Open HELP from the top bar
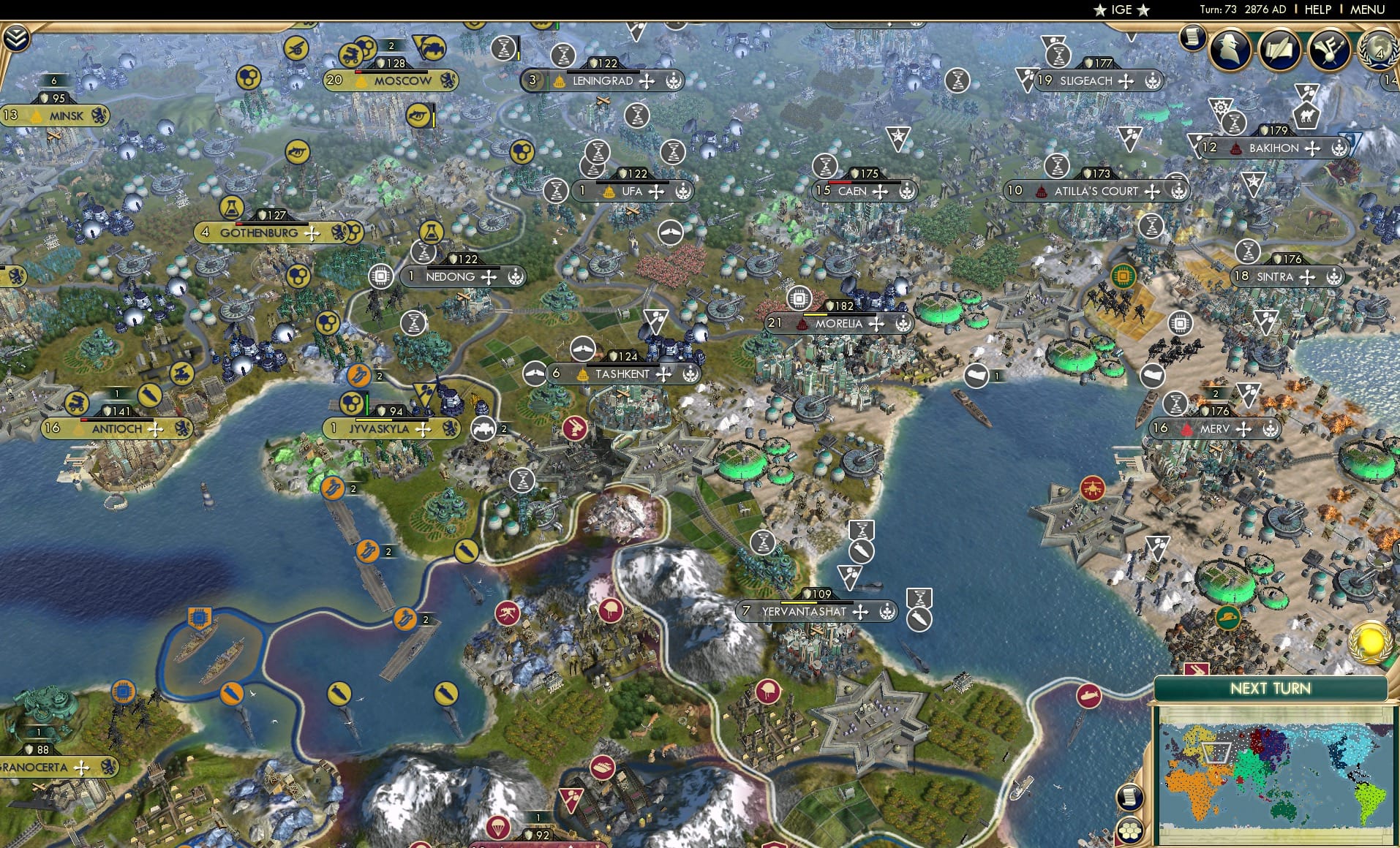 (1317, 10)
